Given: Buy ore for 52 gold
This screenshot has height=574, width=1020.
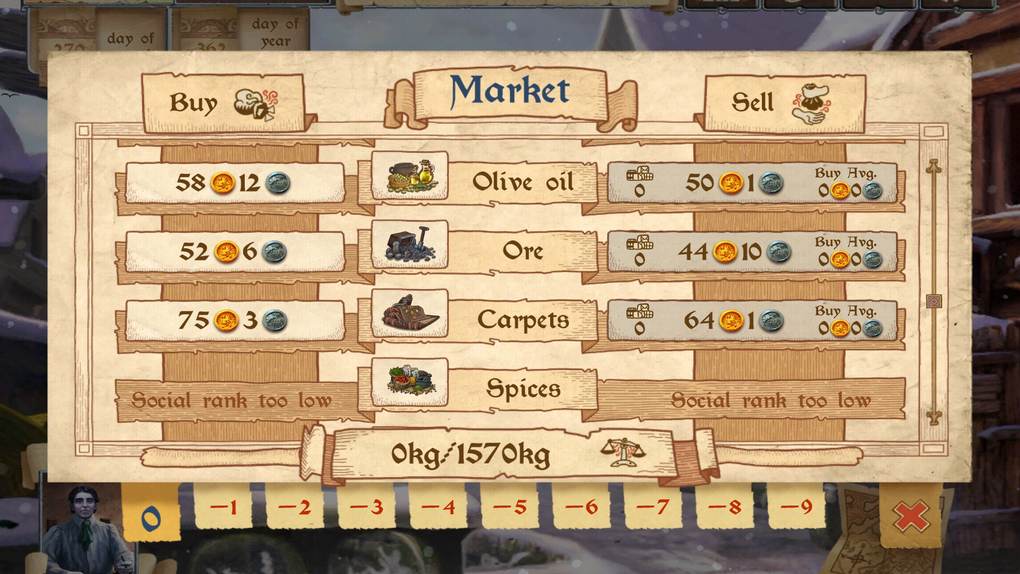Looking at the screenshot, I should click(x=234, y=252).
